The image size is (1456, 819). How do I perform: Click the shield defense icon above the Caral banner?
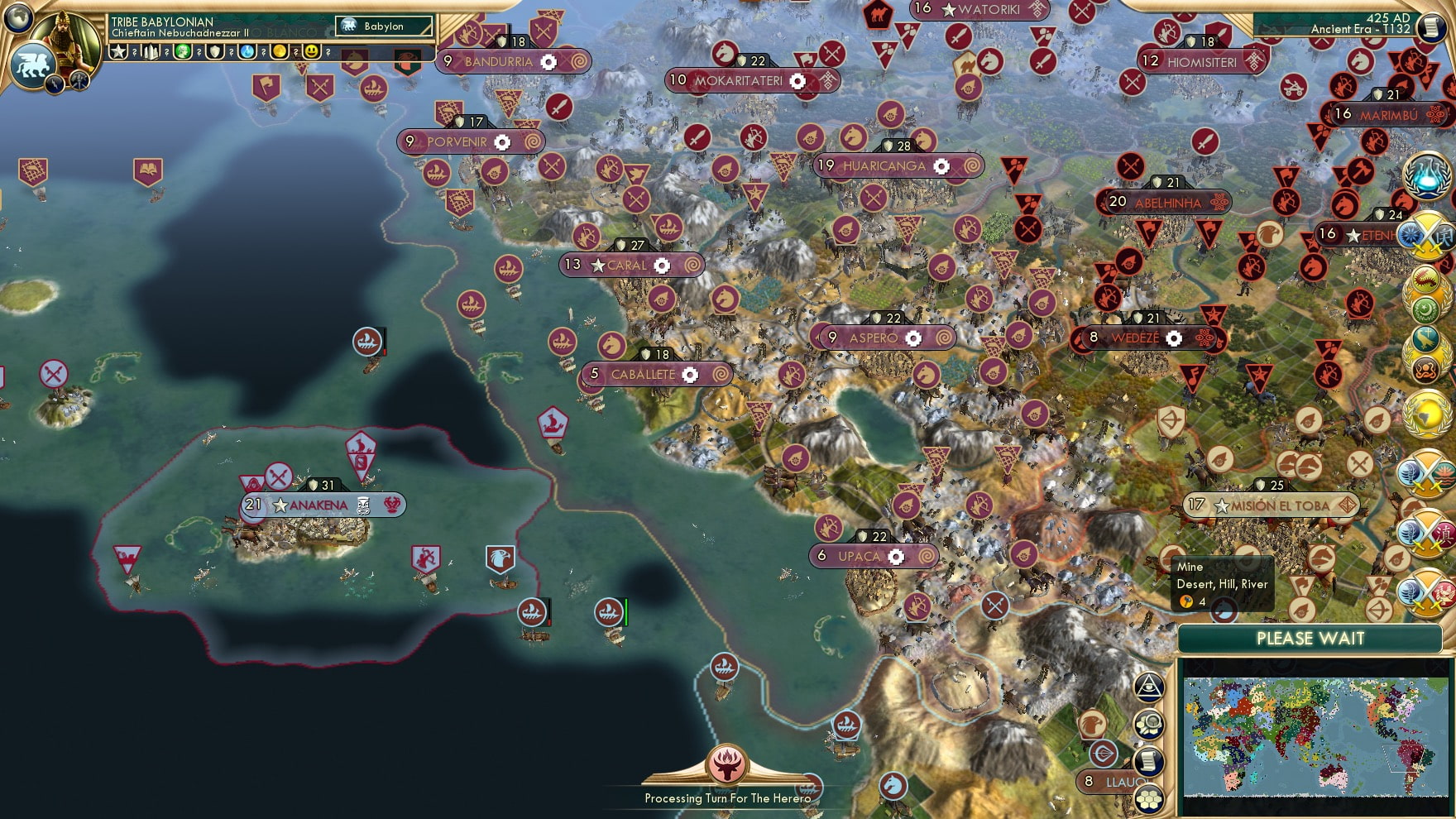click(x=622, y=244)
